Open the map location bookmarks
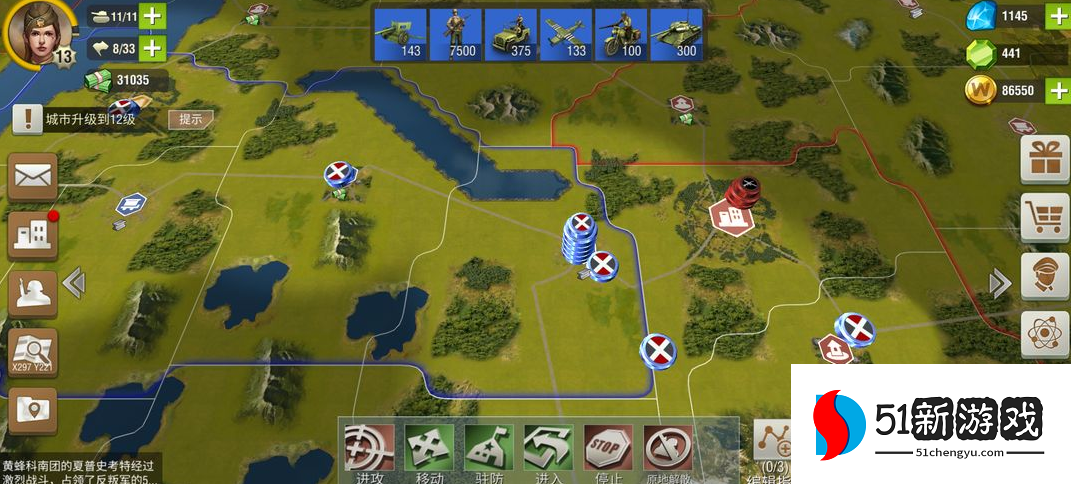The image size is (1071, 484). pos(33,410)
